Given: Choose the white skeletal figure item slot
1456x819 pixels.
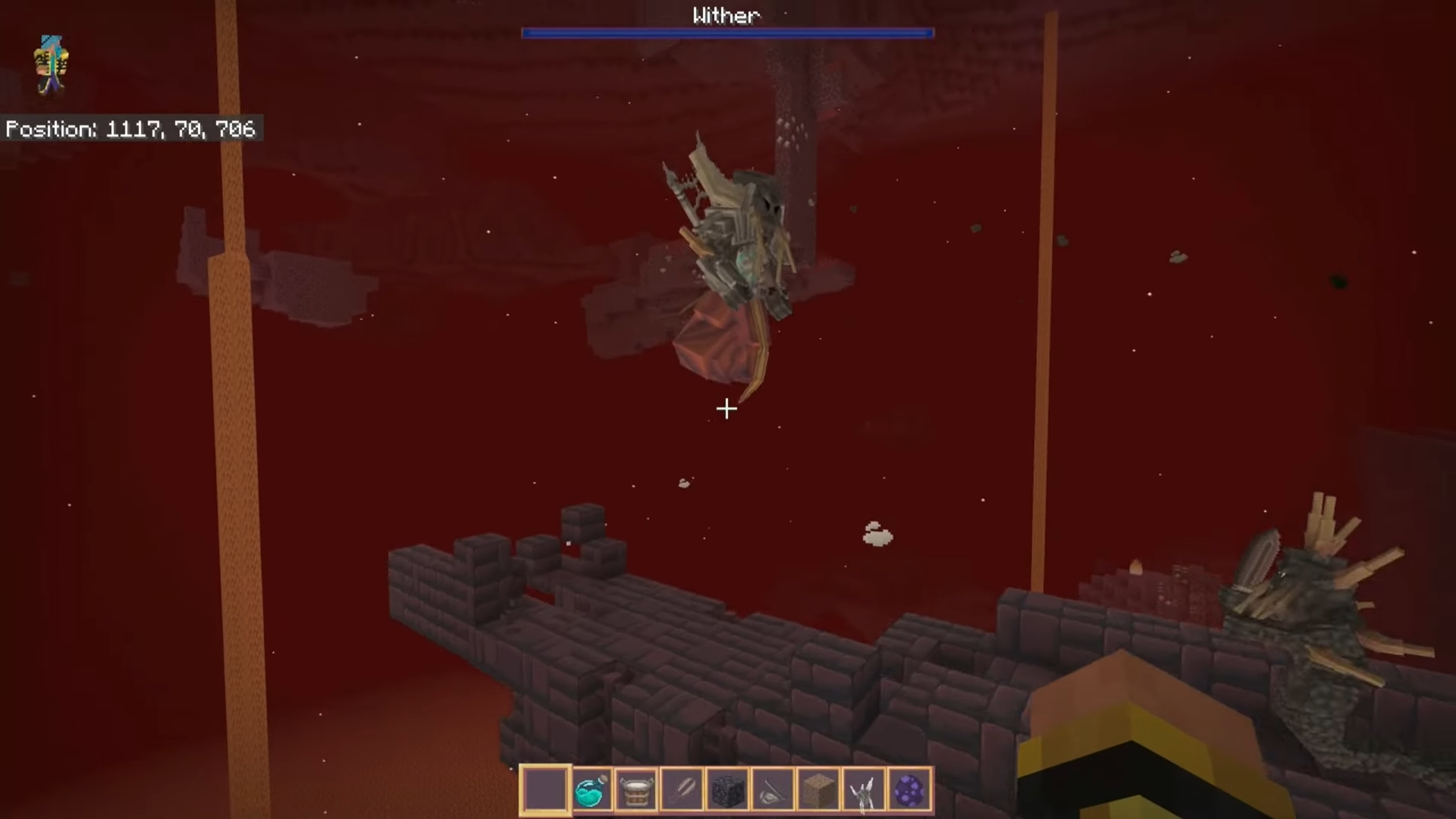Looking at the screenshot, I should coord(864,790).
